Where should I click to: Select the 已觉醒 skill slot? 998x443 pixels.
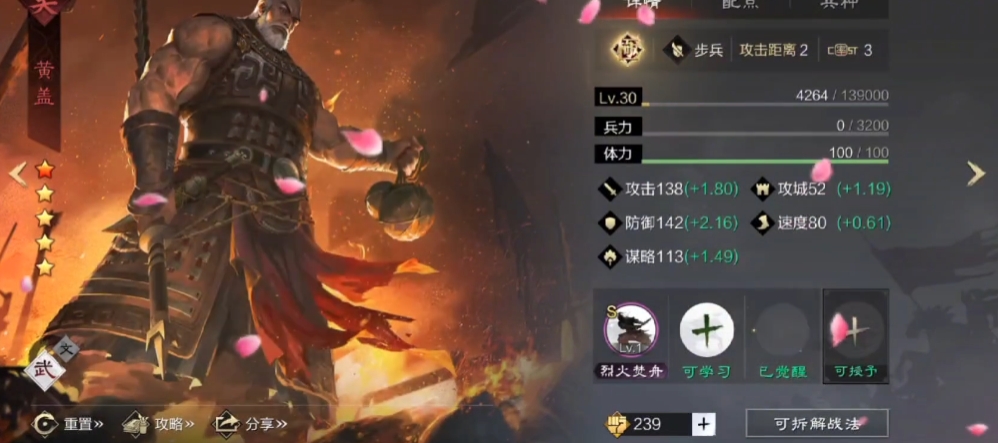(x=782, y=330)
